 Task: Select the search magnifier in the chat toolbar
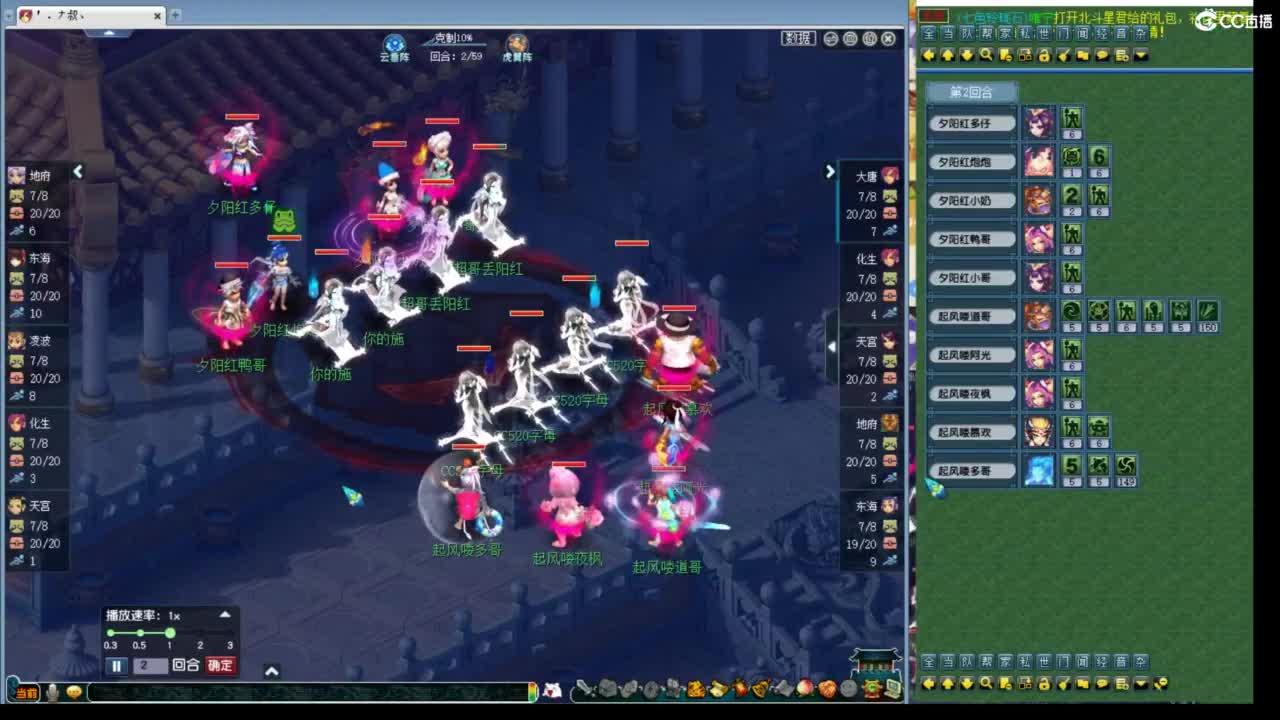[x=986, y=55]
